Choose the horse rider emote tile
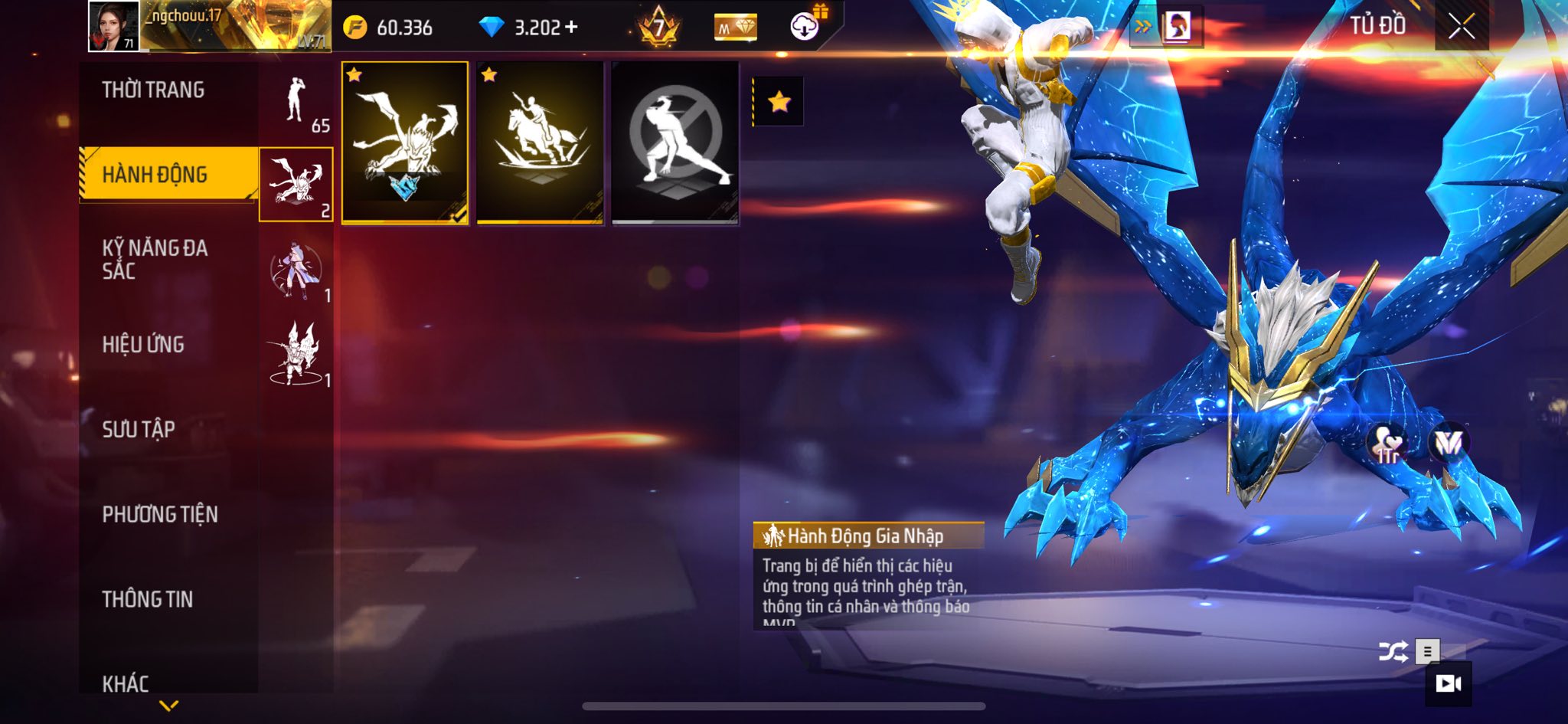The image size is (1568, 724). click(x=540, y=143)
